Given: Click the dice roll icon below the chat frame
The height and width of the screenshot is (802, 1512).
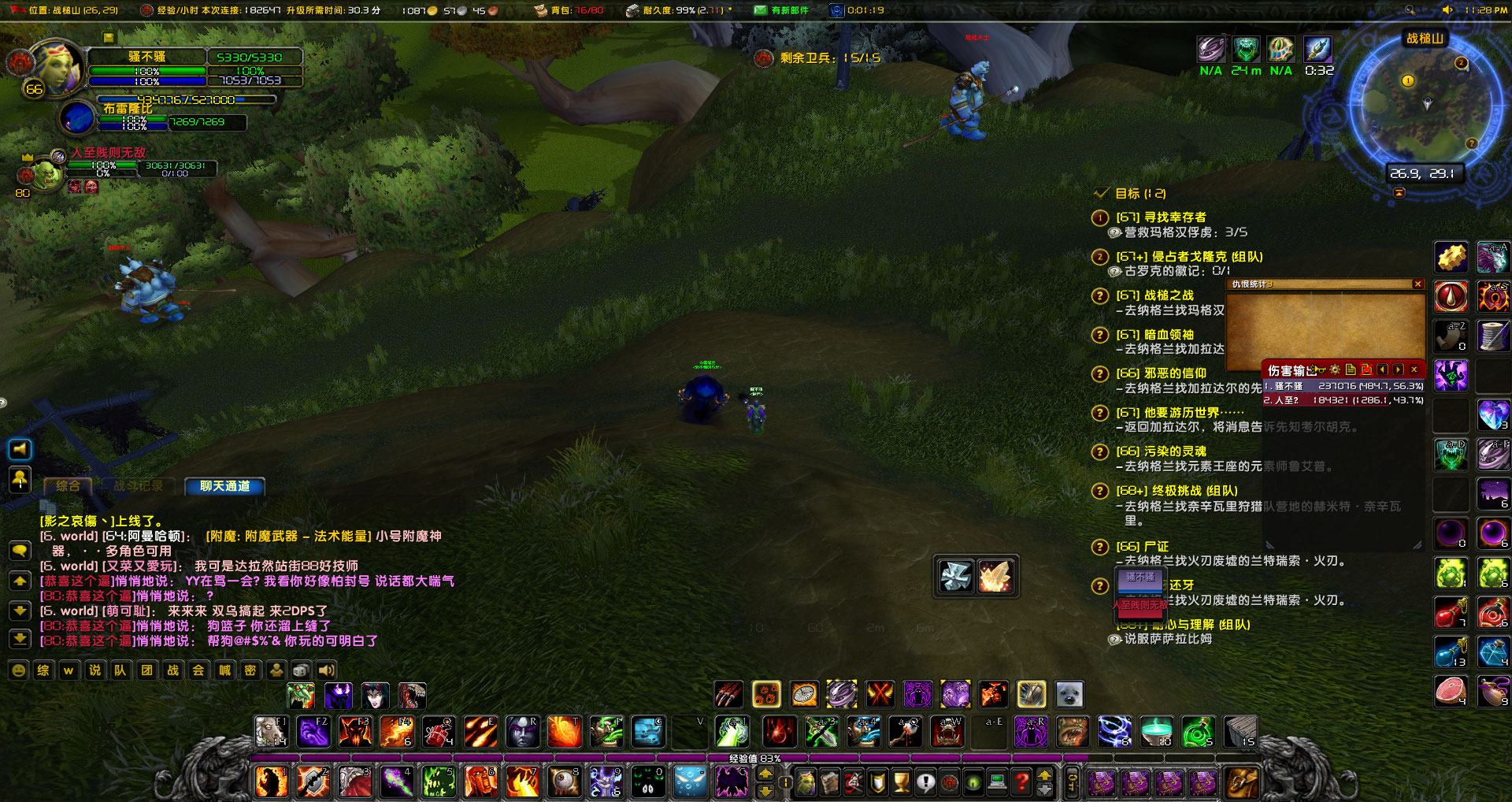Looking at the screenshot, I should pyautogui.click(x=301, y=670).
